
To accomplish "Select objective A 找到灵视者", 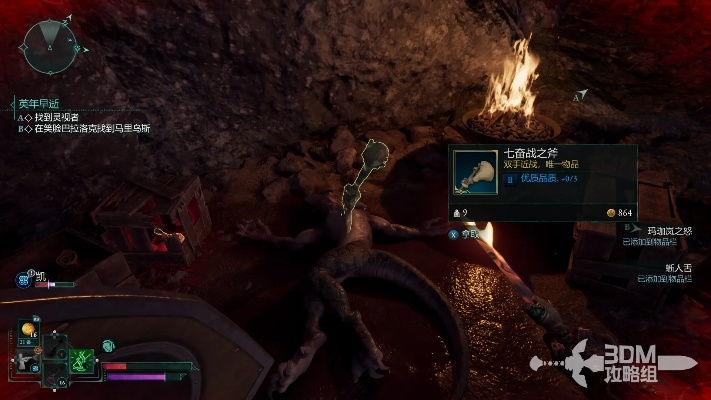I will click(x=57, y=116).
